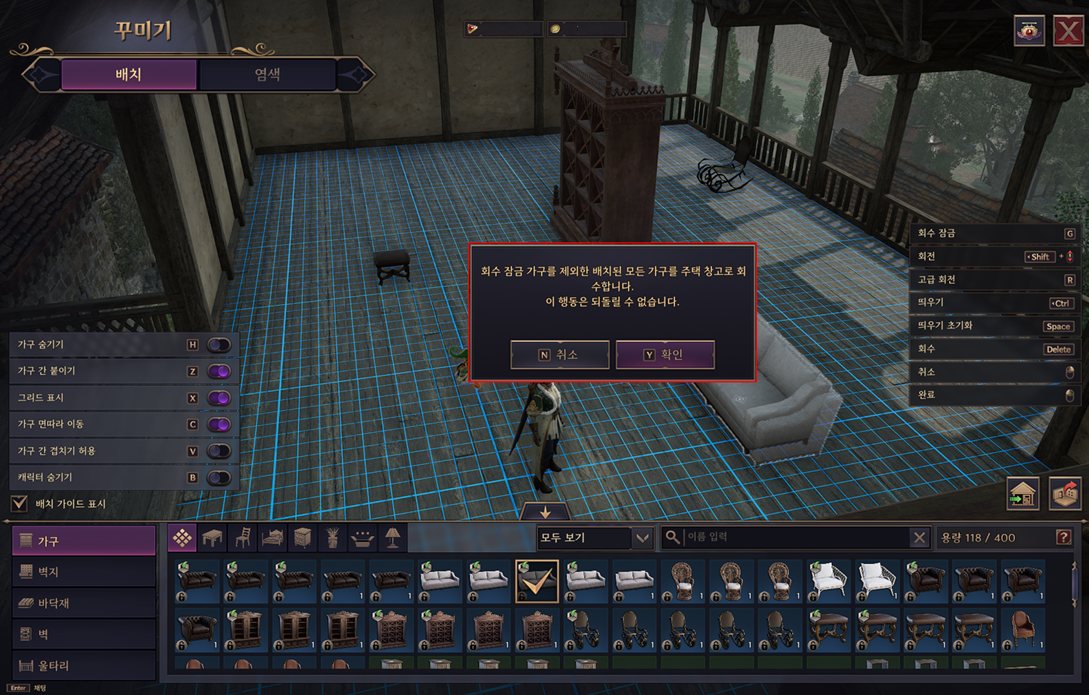Image resolution: width=1089 pixels, height=695 pixels.
Task: Confirm the furniture recall with 확인
Action: pyautogui.click(x=665, y=354)
